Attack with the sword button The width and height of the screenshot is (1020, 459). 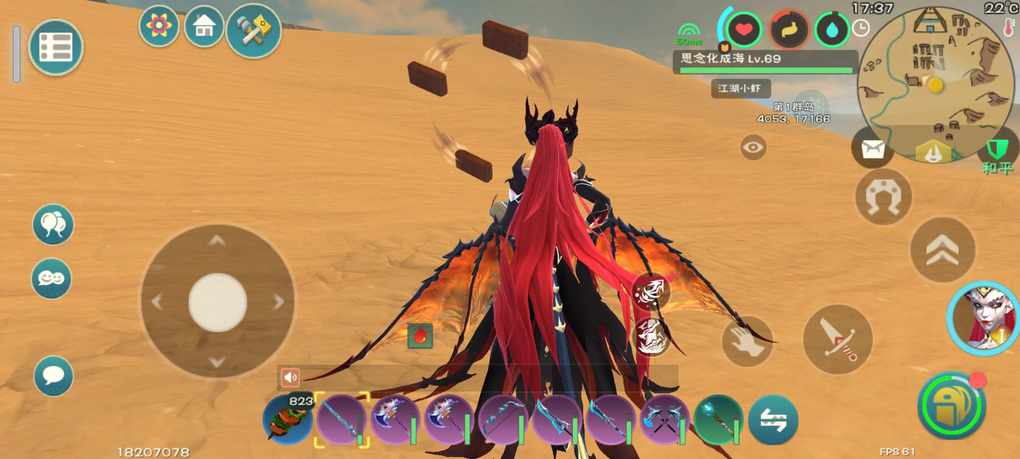(x=837, y=339)
